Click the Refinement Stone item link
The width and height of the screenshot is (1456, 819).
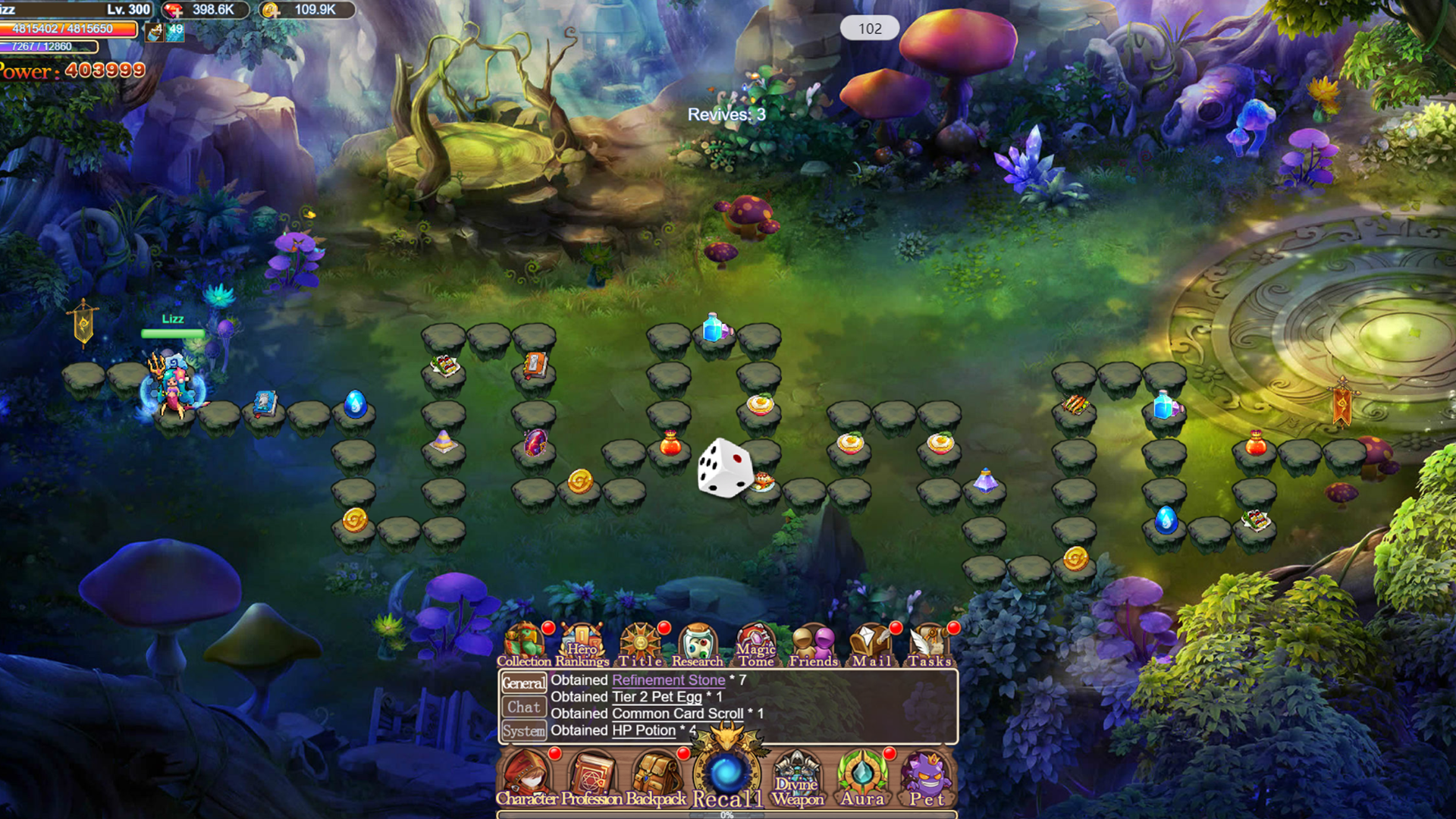pos(668,680)
